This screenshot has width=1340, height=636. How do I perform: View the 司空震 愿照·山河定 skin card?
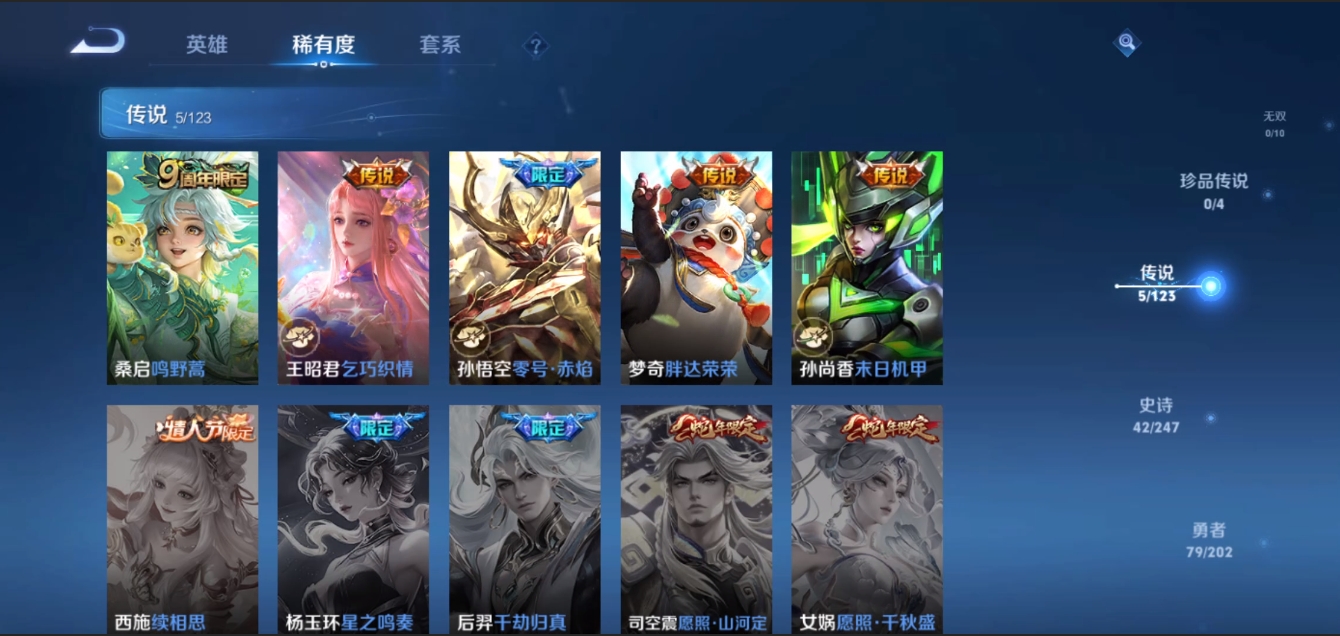click(x=696, y=519)
